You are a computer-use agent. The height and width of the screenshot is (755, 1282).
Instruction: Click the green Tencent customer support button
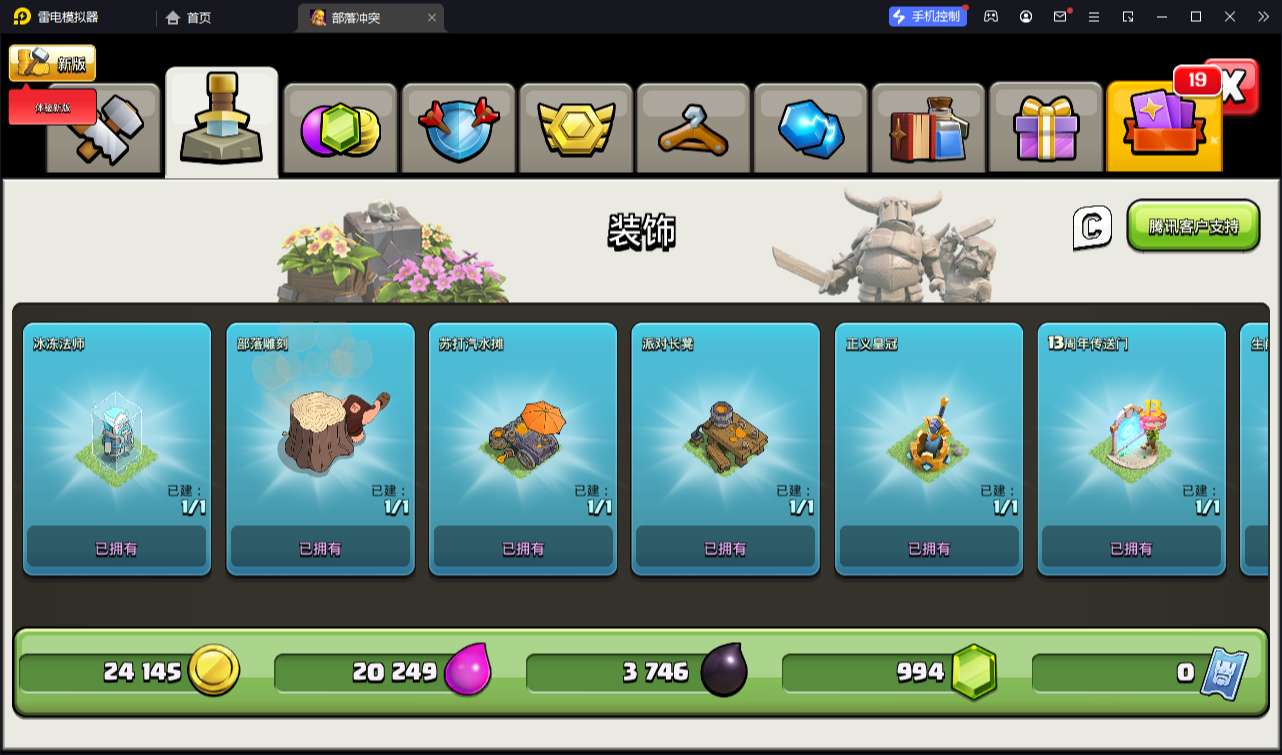[1193, 226]
